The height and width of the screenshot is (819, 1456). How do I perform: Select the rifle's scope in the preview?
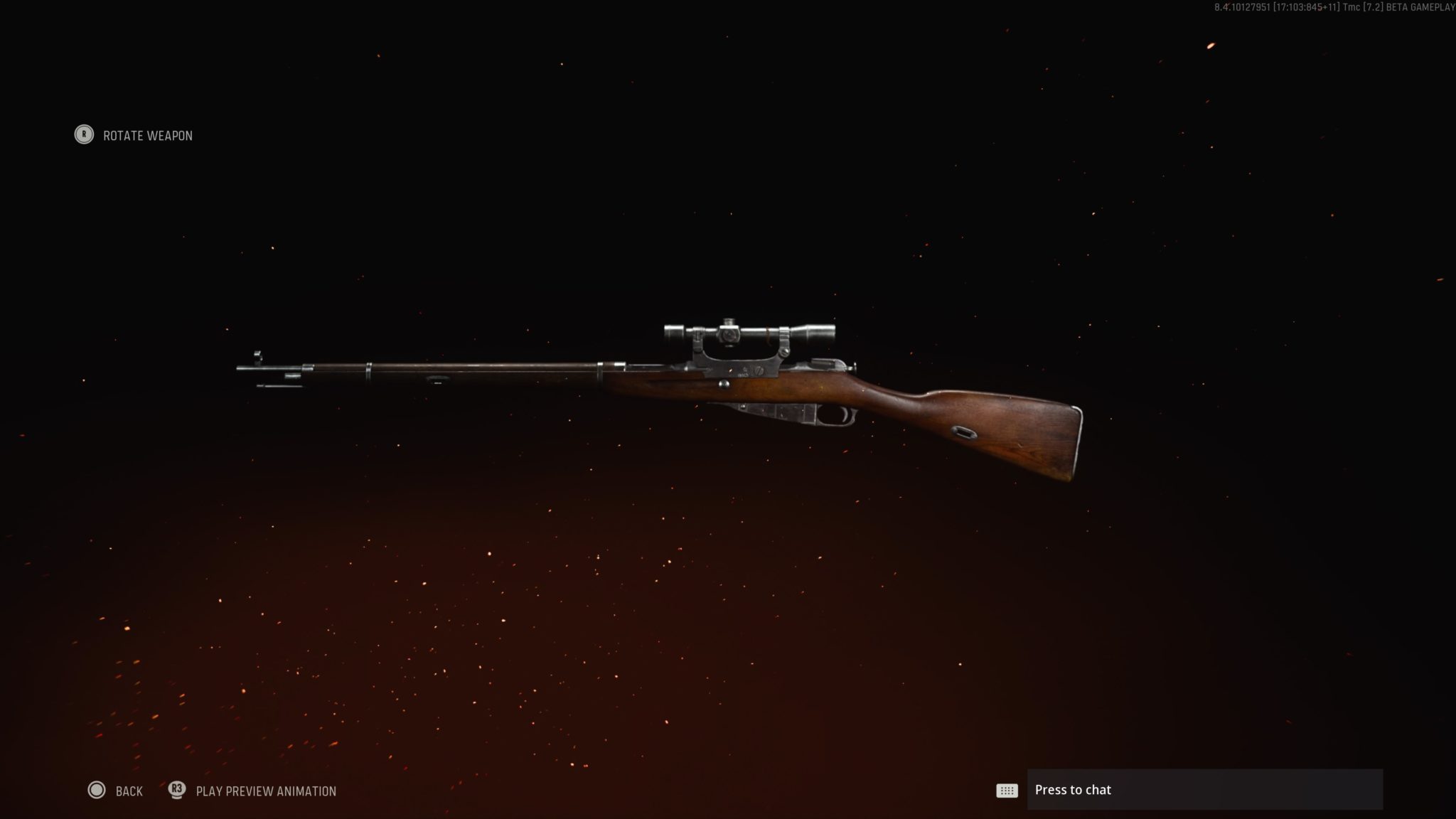tap(746, 331)
